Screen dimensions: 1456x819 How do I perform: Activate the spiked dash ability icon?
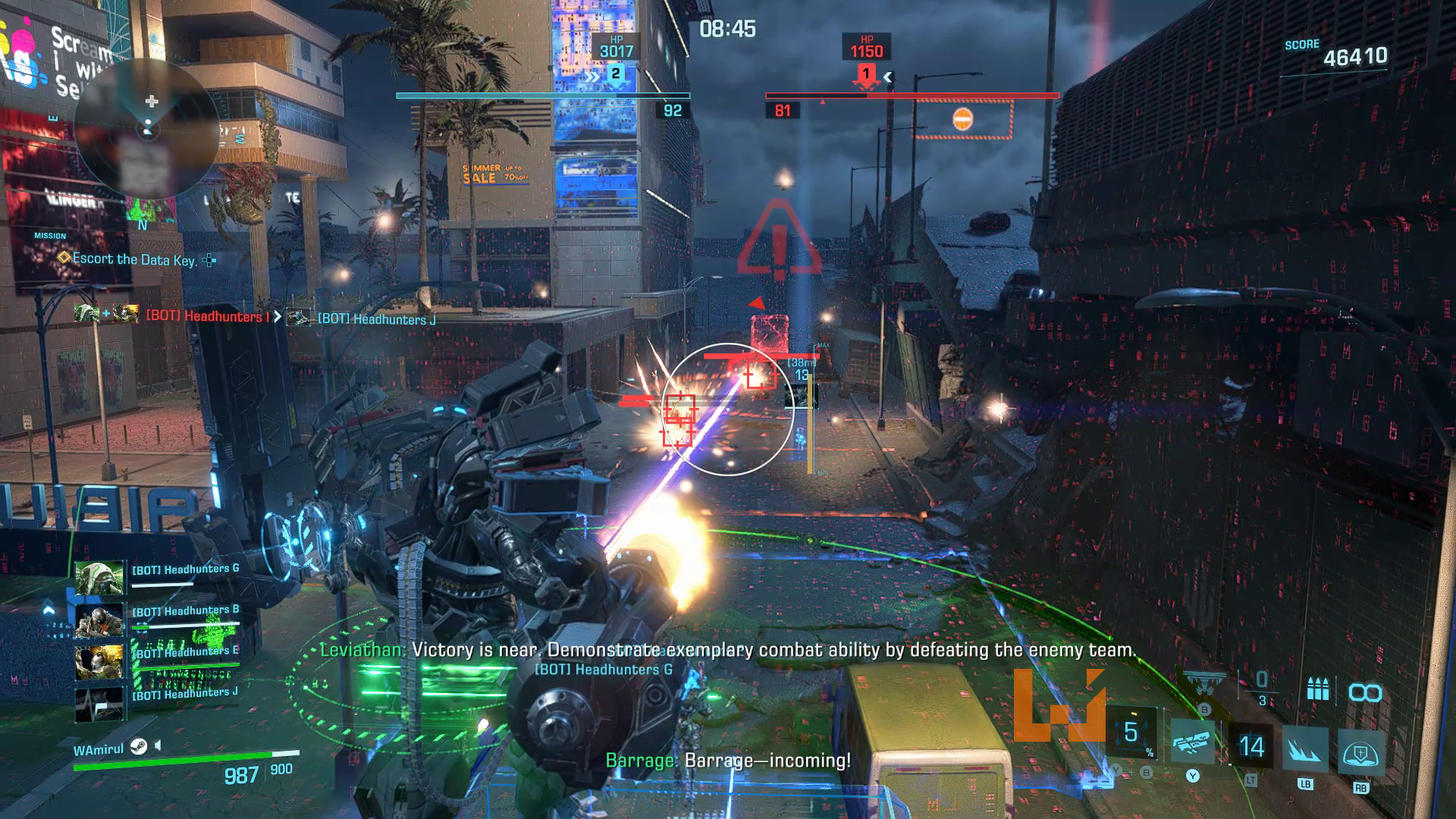pyautogui.click(x=1304, y=749)
